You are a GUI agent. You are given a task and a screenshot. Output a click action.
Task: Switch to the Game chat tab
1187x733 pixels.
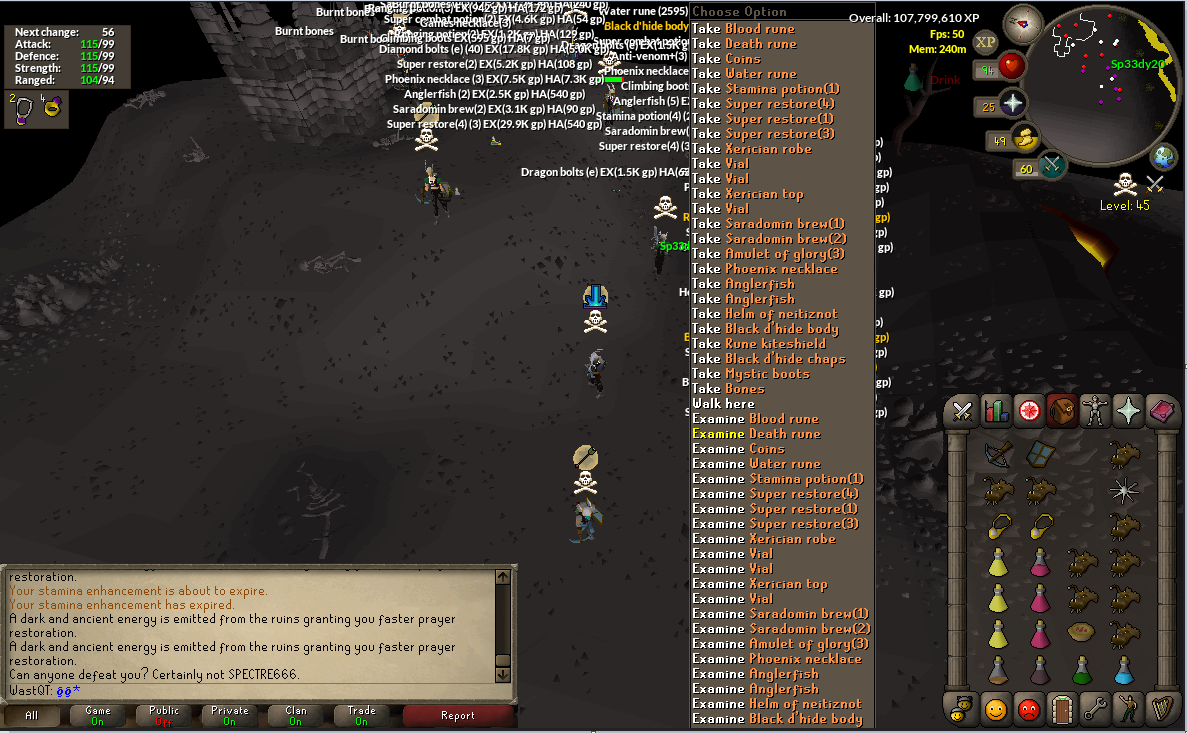(98, 715)
